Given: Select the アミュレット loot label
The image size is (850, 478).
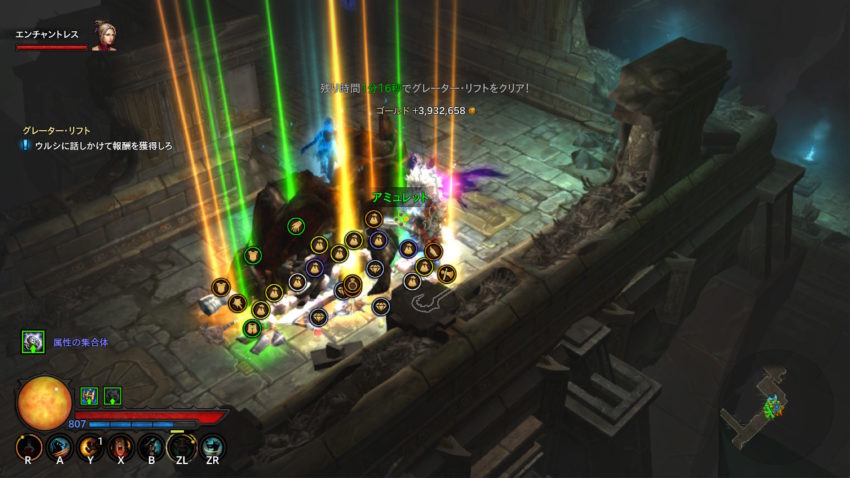Looking at the screenshot, I should [399, 198].
